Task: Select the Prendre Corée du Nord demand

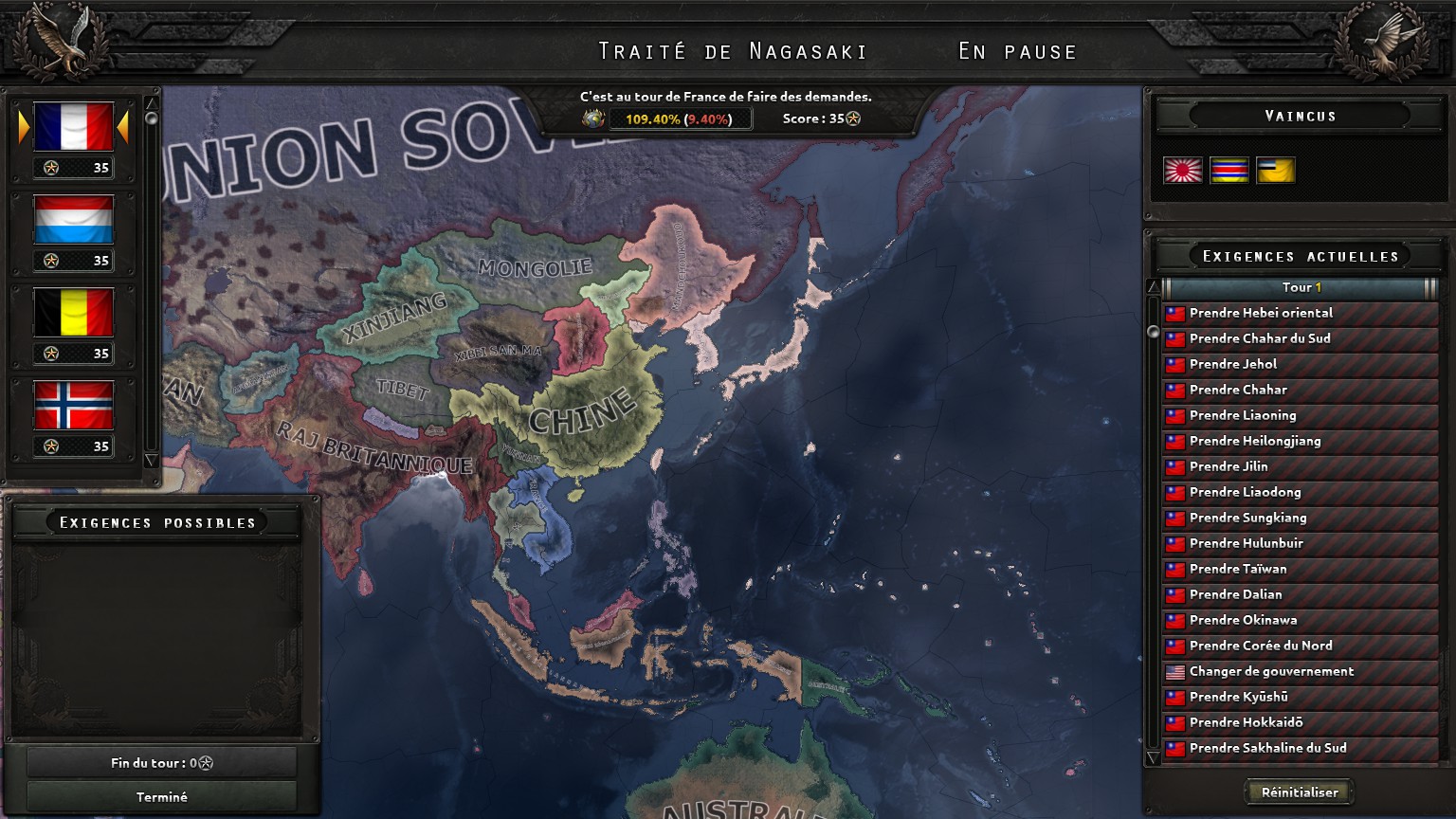Action: pyautogui.click(x=1300, y=646)
